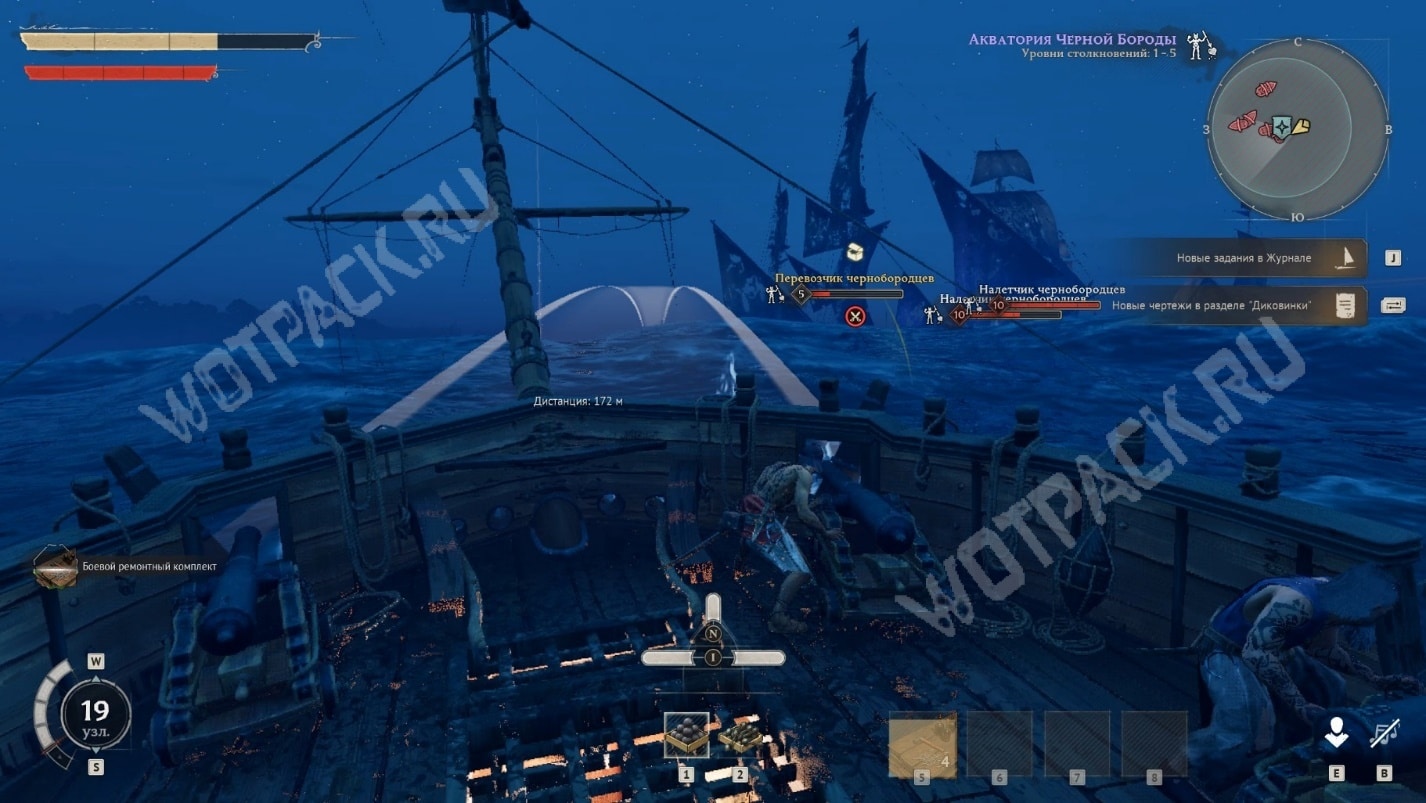The height and width of the screenshot is (803, 1426).
Task: Use the repair kit in slot 5
Action: pyautogui.click(x=922, y=744)
